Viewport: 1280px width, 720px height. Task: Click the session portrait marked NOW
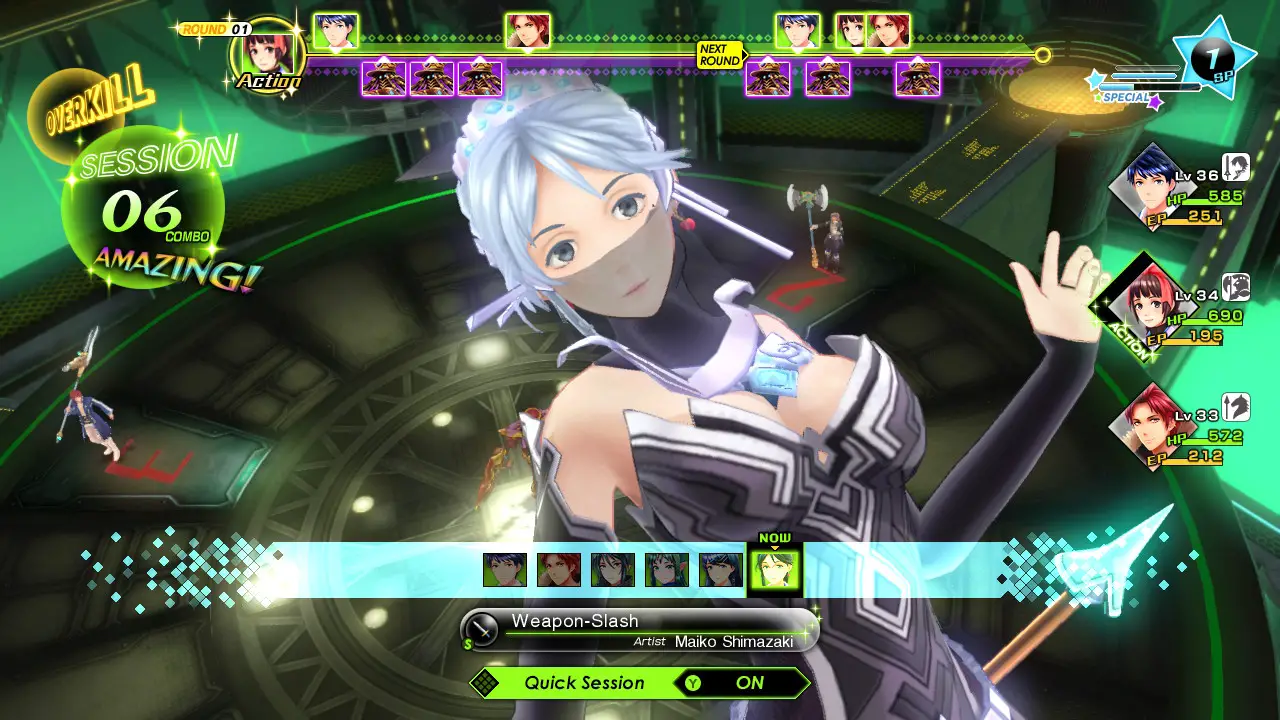pos(774,569)
